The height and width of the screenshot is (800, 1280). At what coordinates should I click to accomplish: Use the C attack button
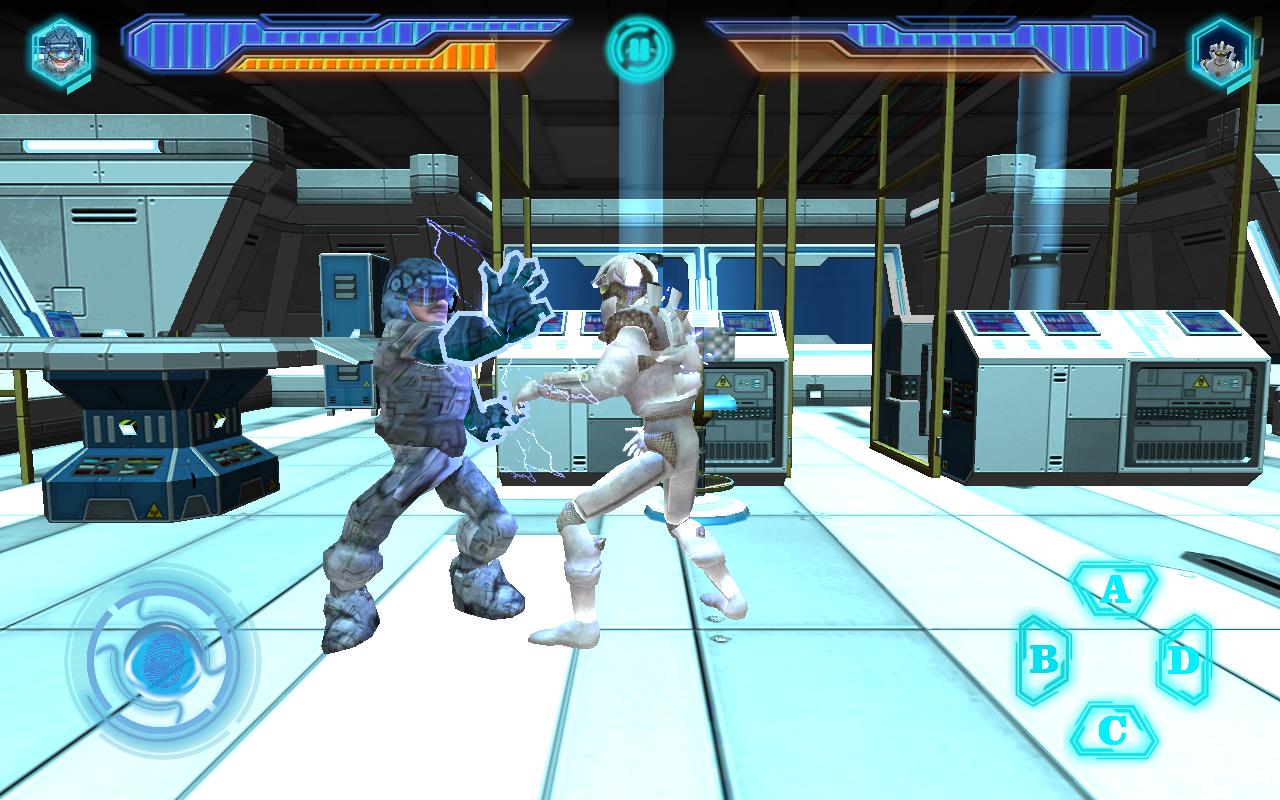click(1113, 731)
